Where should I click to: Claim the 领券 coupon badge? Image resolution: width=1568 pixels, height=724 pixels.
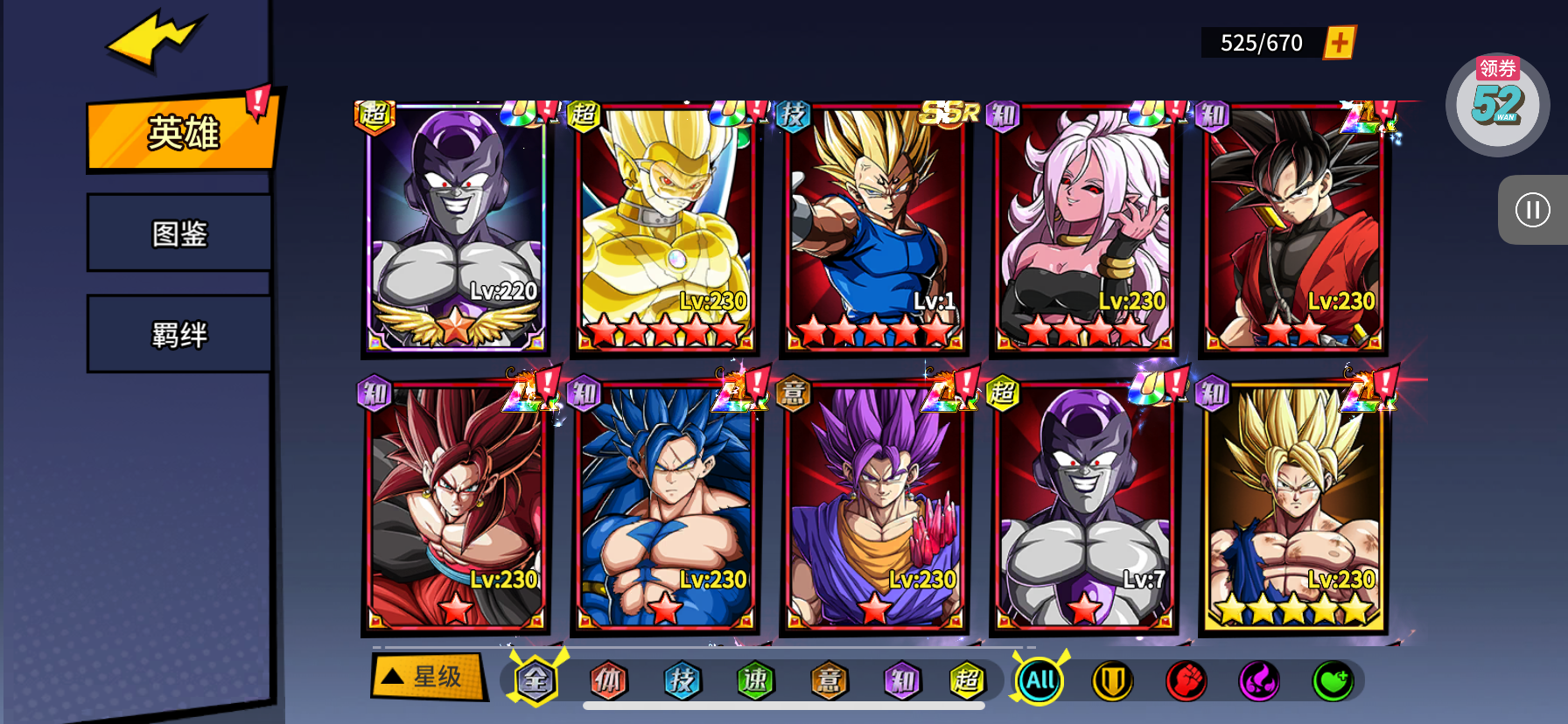1497,103
